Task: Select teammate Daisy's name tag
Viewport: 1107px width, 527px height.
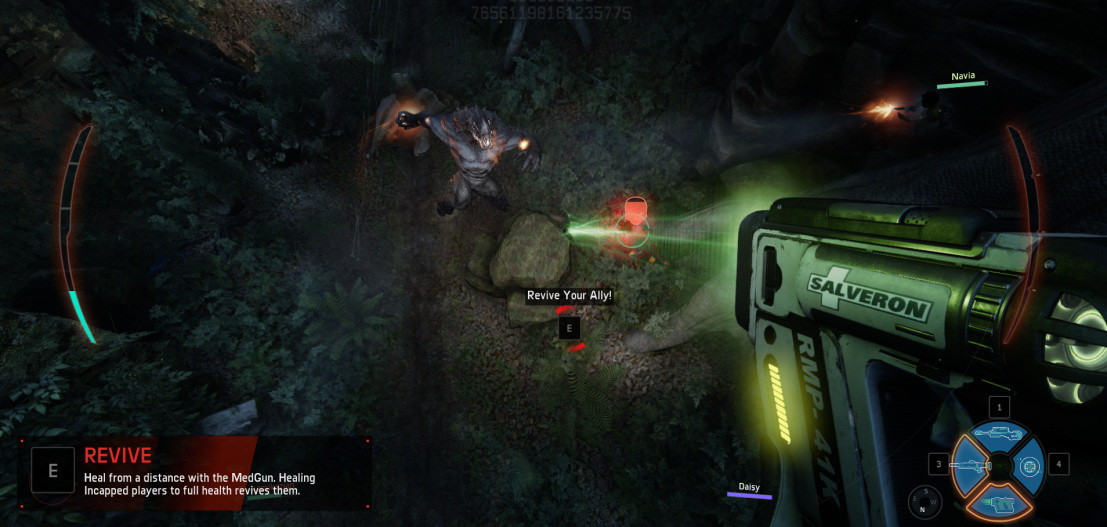Action: point(749,487)
